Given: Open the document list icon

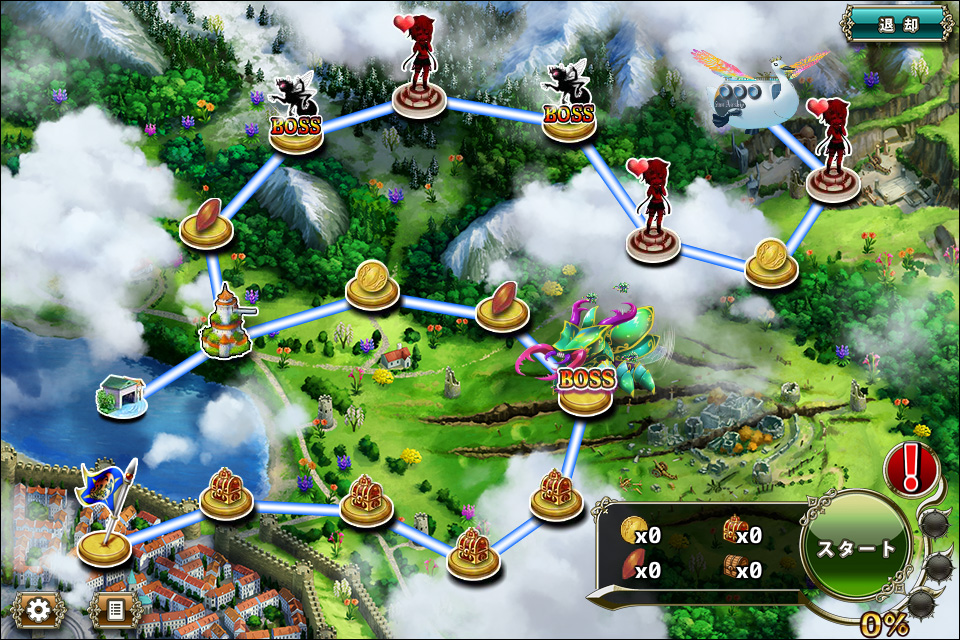Looking at the screenshot, I should tap(114, 609).
